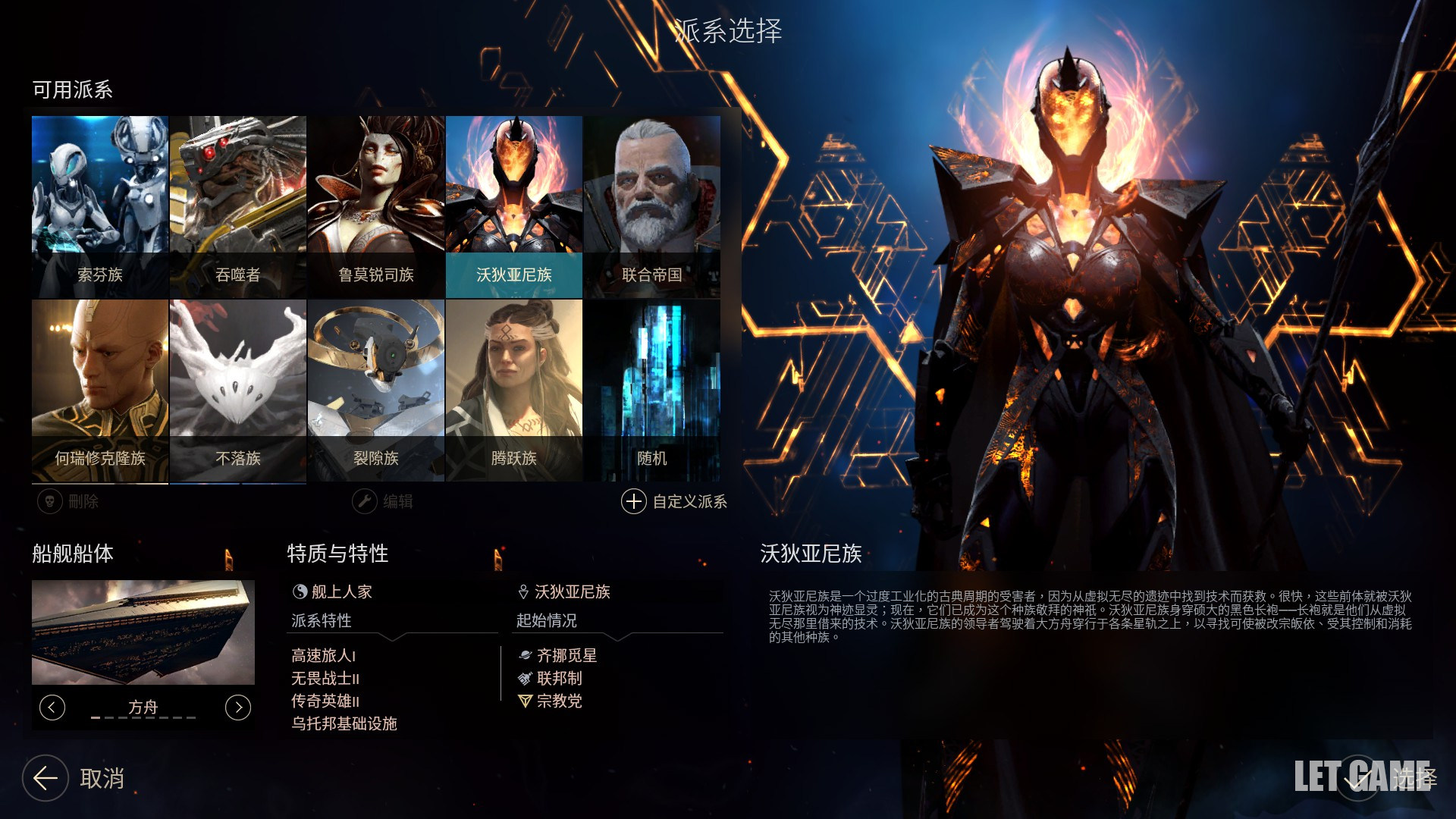This screenshot has height=819, width=1456.
Task: Show the previous ship hull
Action: [x=52, y=708]
